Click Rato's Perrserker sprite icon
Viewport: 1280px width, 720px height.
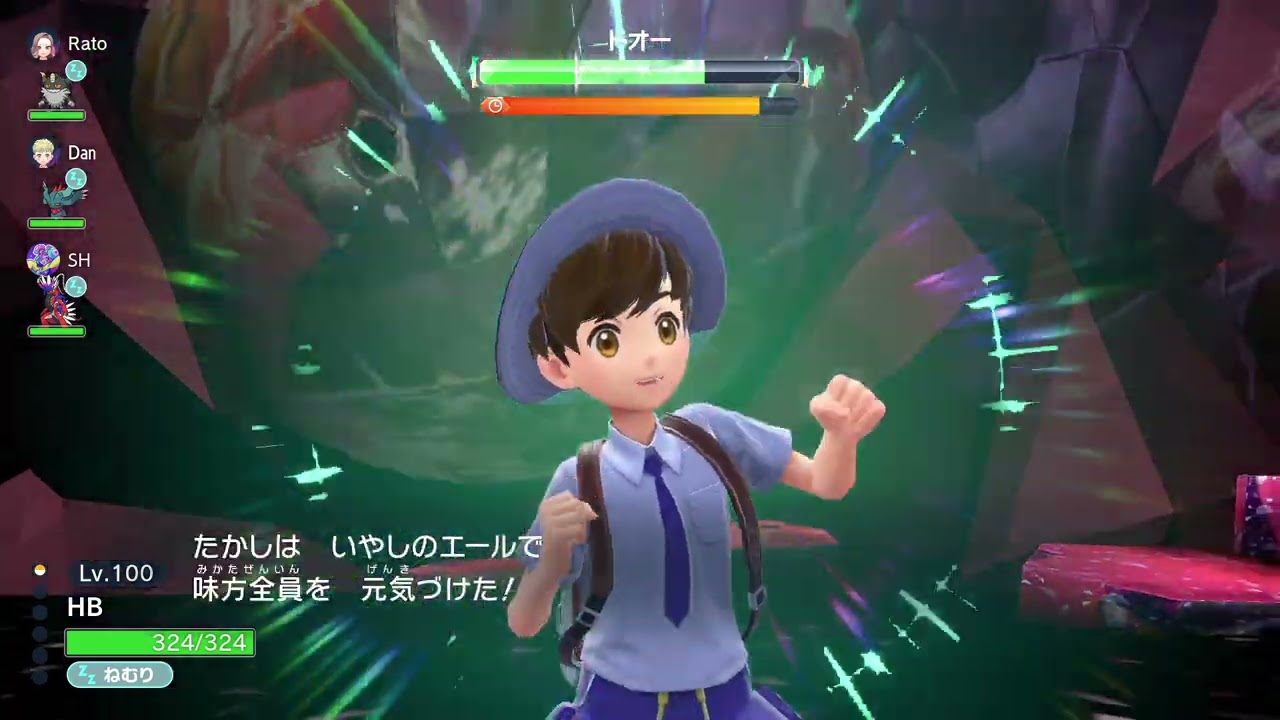(x=56, y=90)
